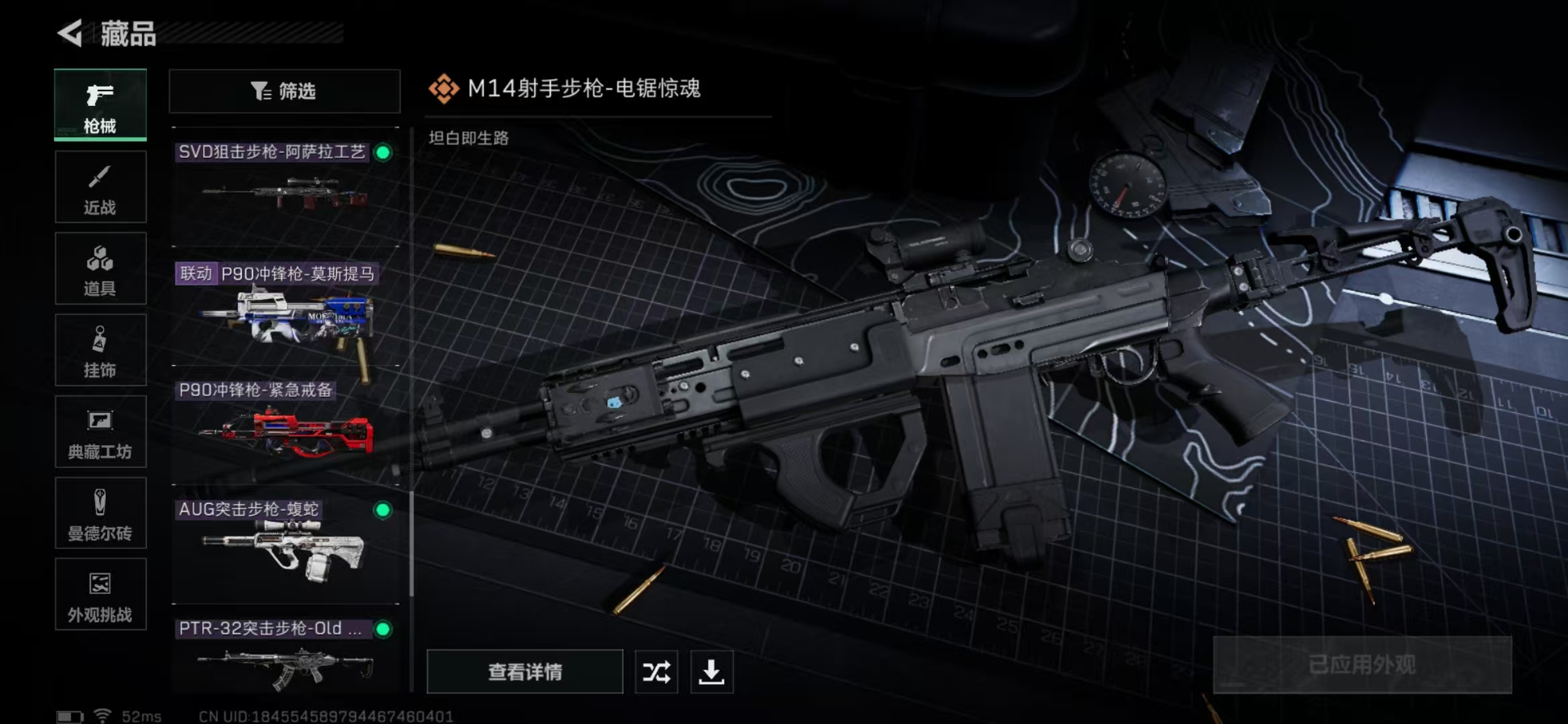Switch to the 曼德尔砖 tab
Screen dimensions: 1568x724
pyautogui.click(x=100, y=514)
